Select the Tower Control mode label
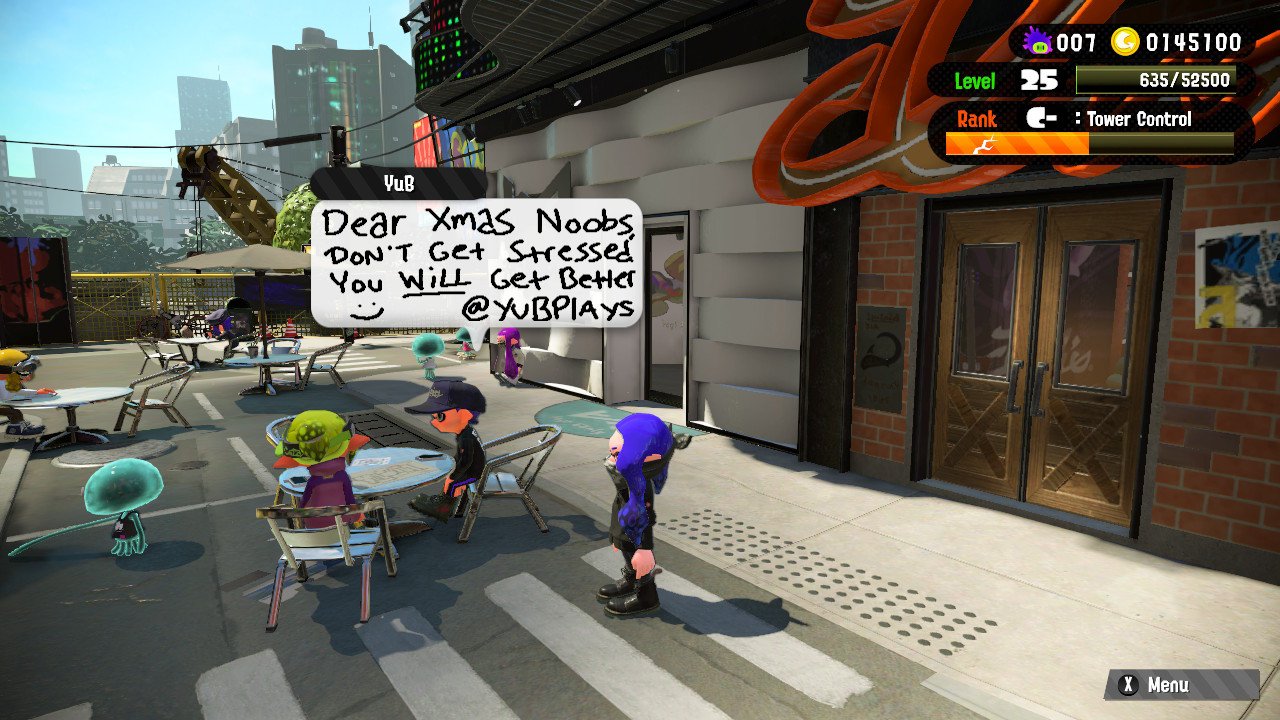This screenshot has height=720, width=1280. pos(1138,119)
